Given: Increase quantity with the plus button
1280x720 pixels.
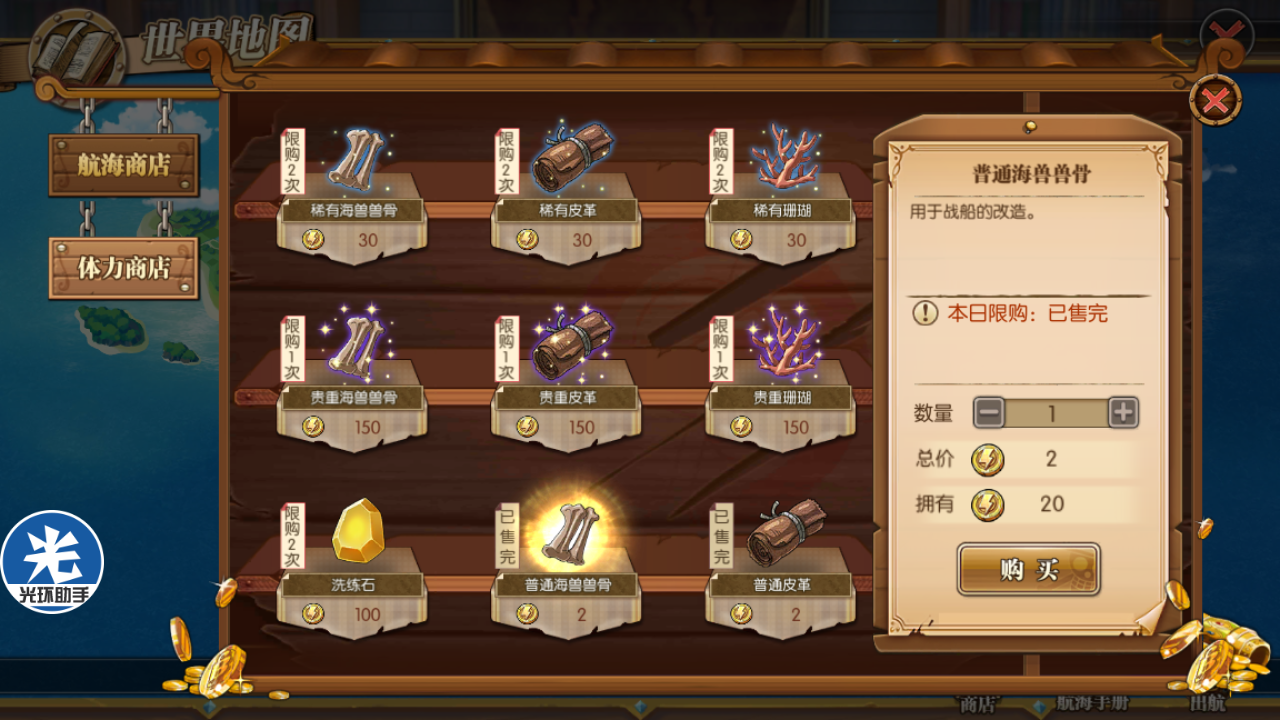Looking at the screenshot, I should pos(1123,412).
